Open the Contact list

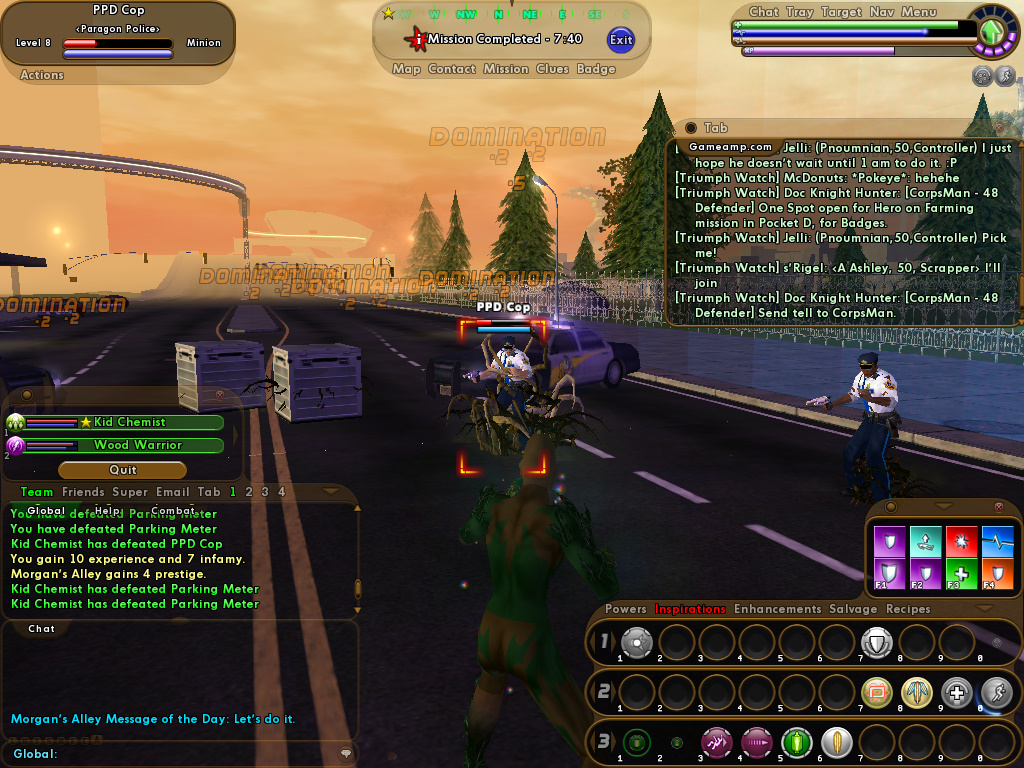451,69
